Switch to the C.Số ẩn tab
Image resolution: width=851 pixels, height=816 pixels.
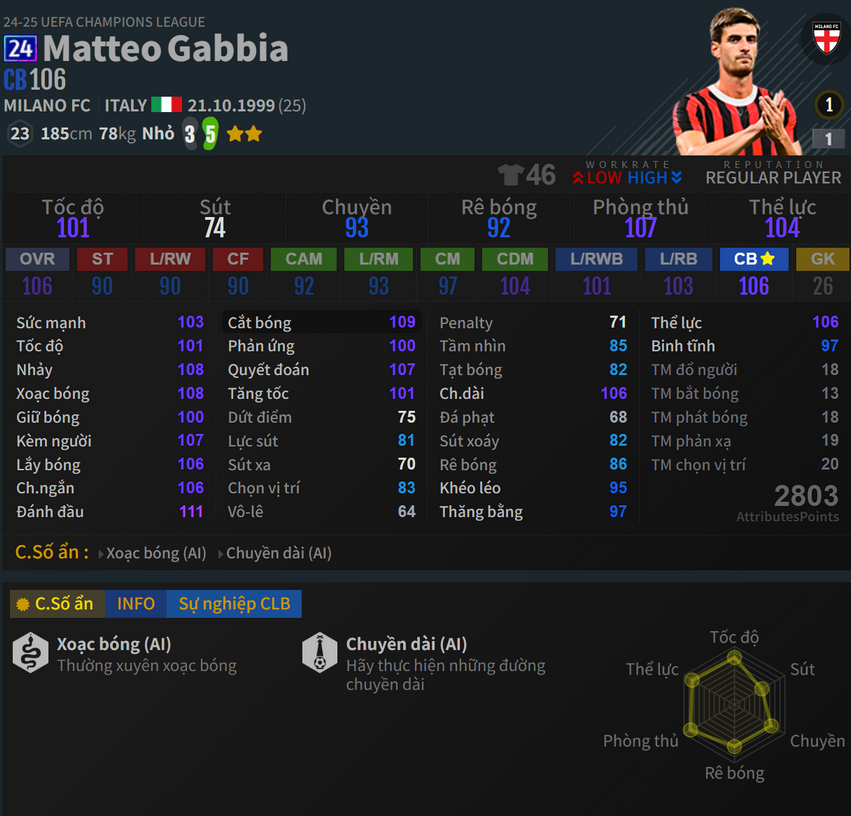tap(56, 604)
